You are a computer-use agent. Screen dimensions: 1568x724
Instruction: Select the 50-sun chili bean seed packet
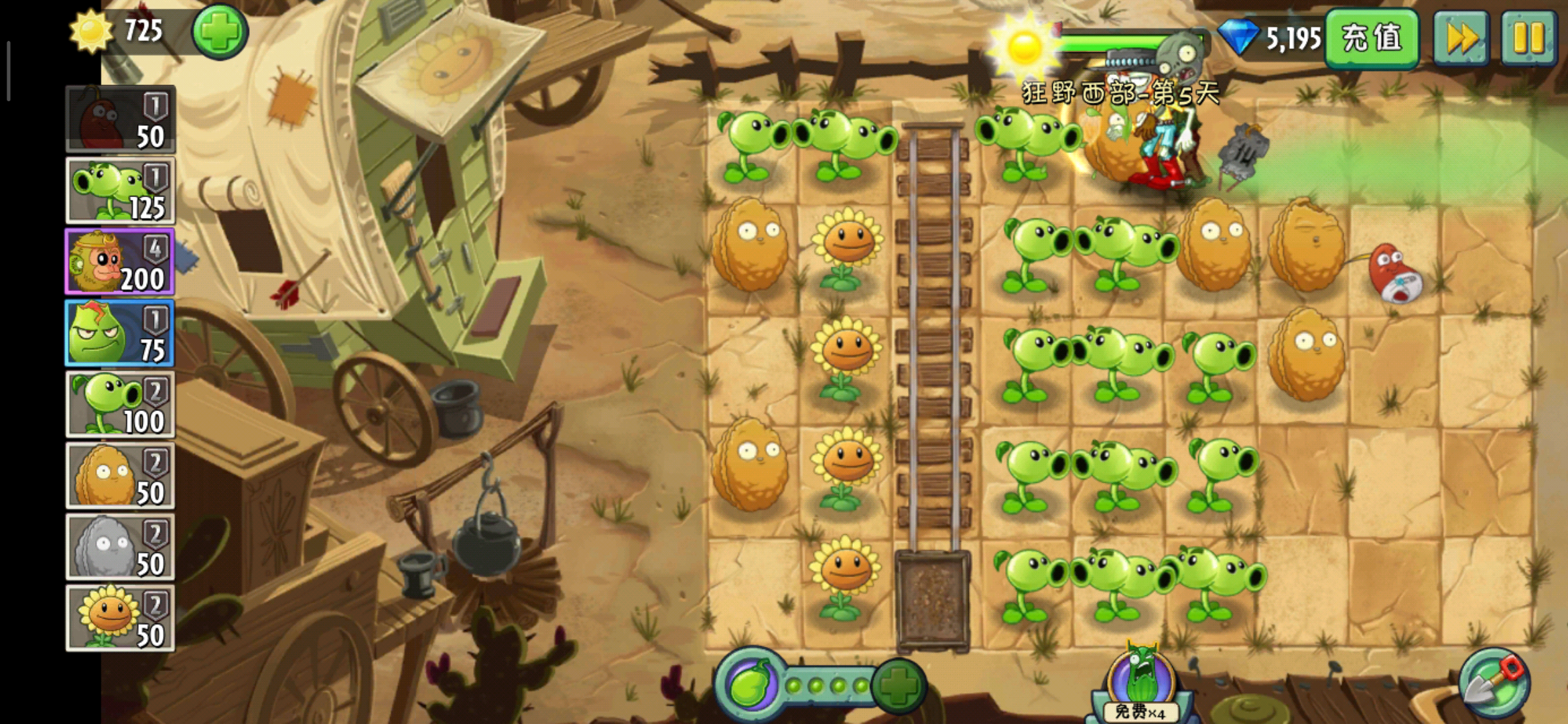[120, 119]
